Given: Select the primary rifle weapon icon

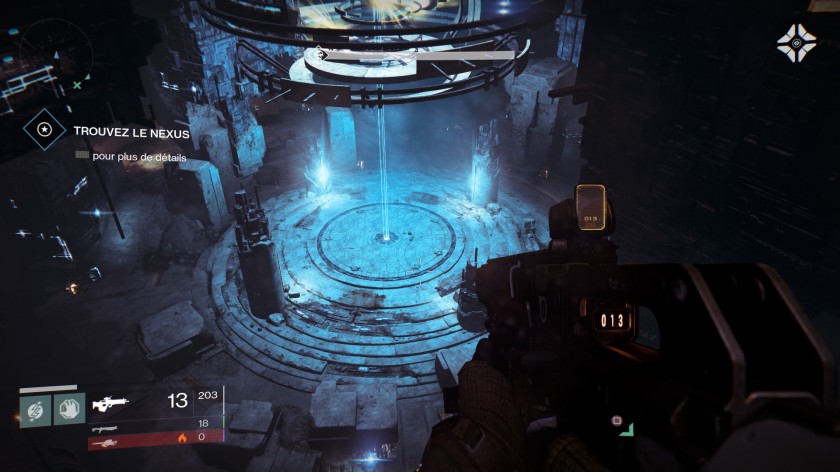Looking at the screenshot, I should [x=110, y=403].
